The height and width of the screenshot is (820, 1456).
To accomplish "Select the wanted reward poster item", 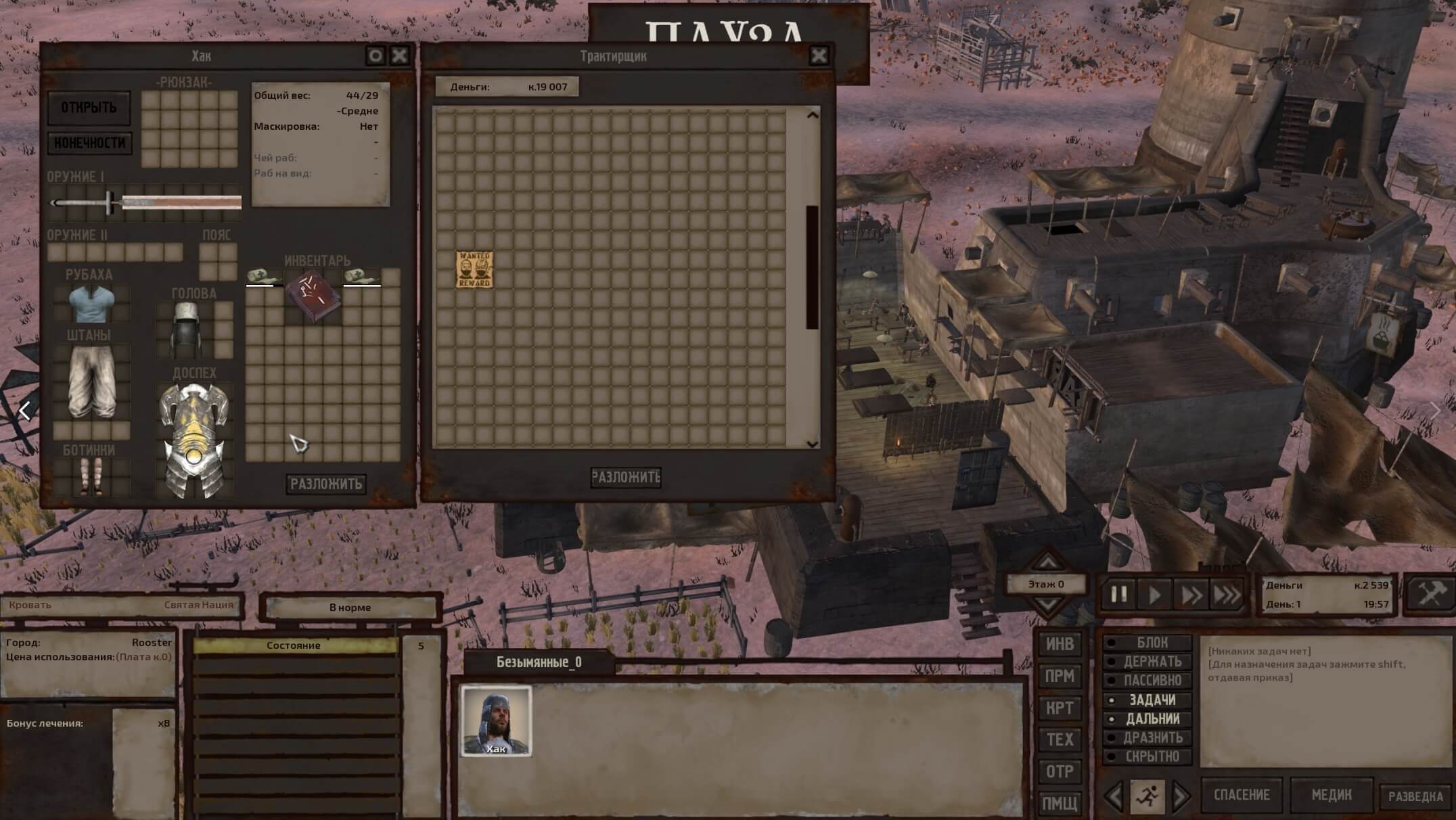I will 474,269.
